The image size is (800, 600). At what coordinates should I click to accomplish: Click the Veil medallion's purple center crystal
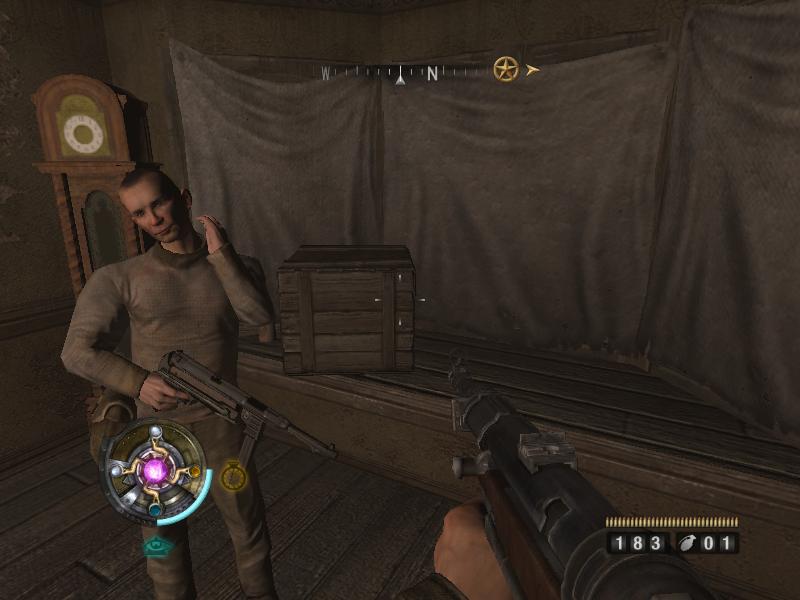[155, 469]
